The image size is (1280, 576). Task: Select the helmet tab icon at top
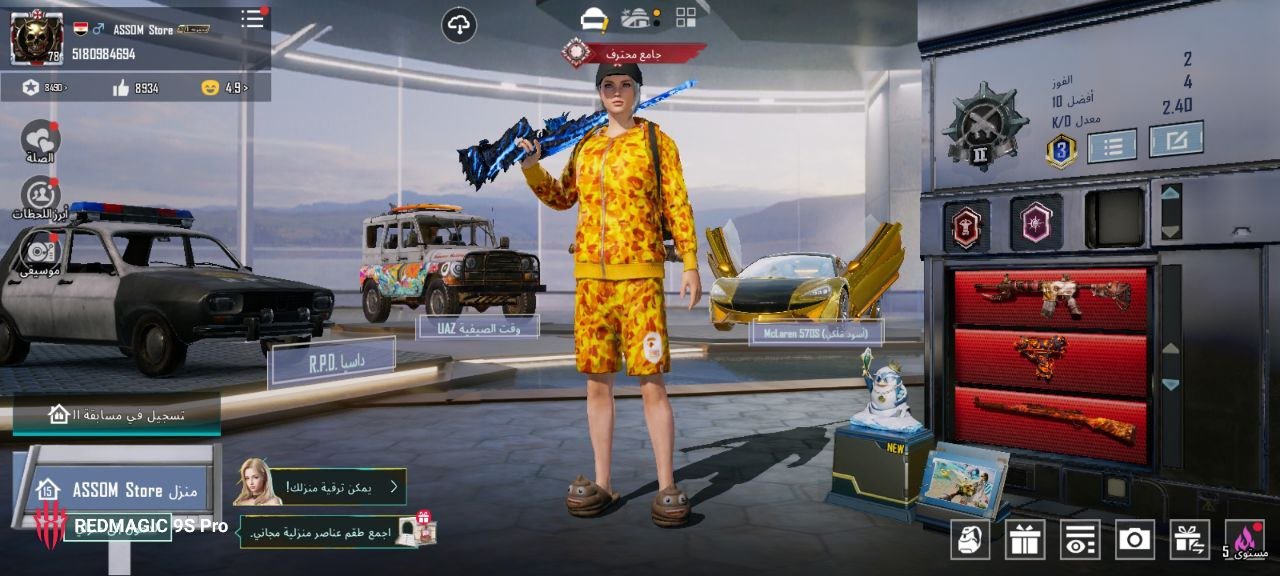coord(595,18)
